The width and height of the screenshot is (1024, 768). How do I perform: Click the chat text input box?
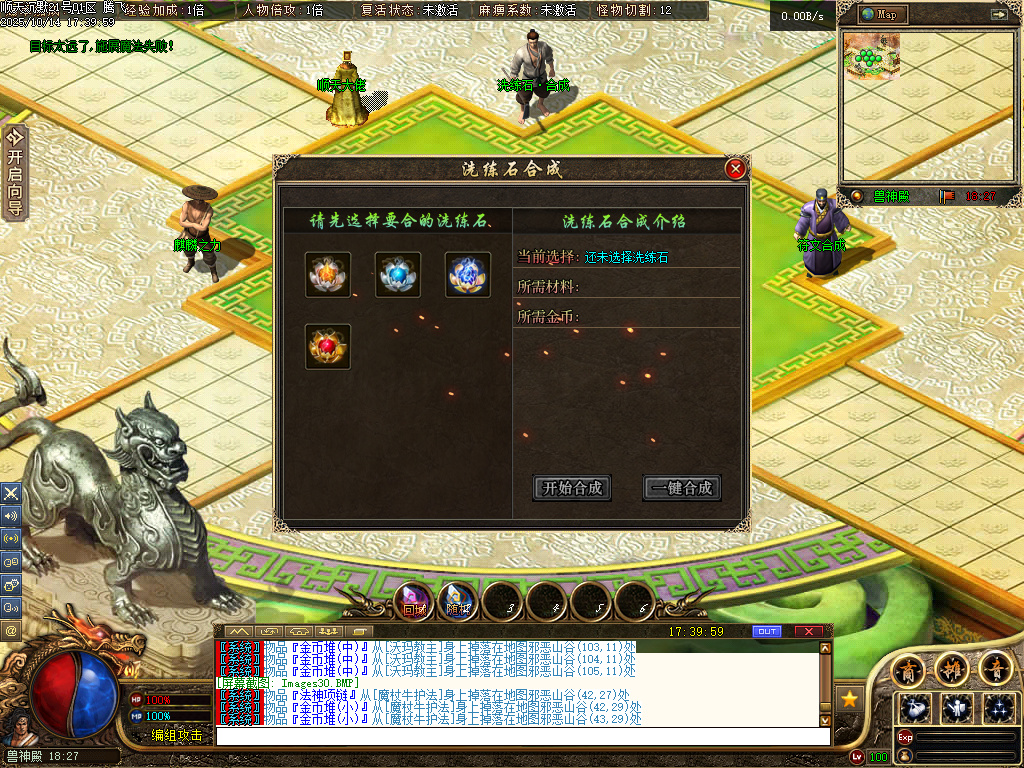pos(520,736)
